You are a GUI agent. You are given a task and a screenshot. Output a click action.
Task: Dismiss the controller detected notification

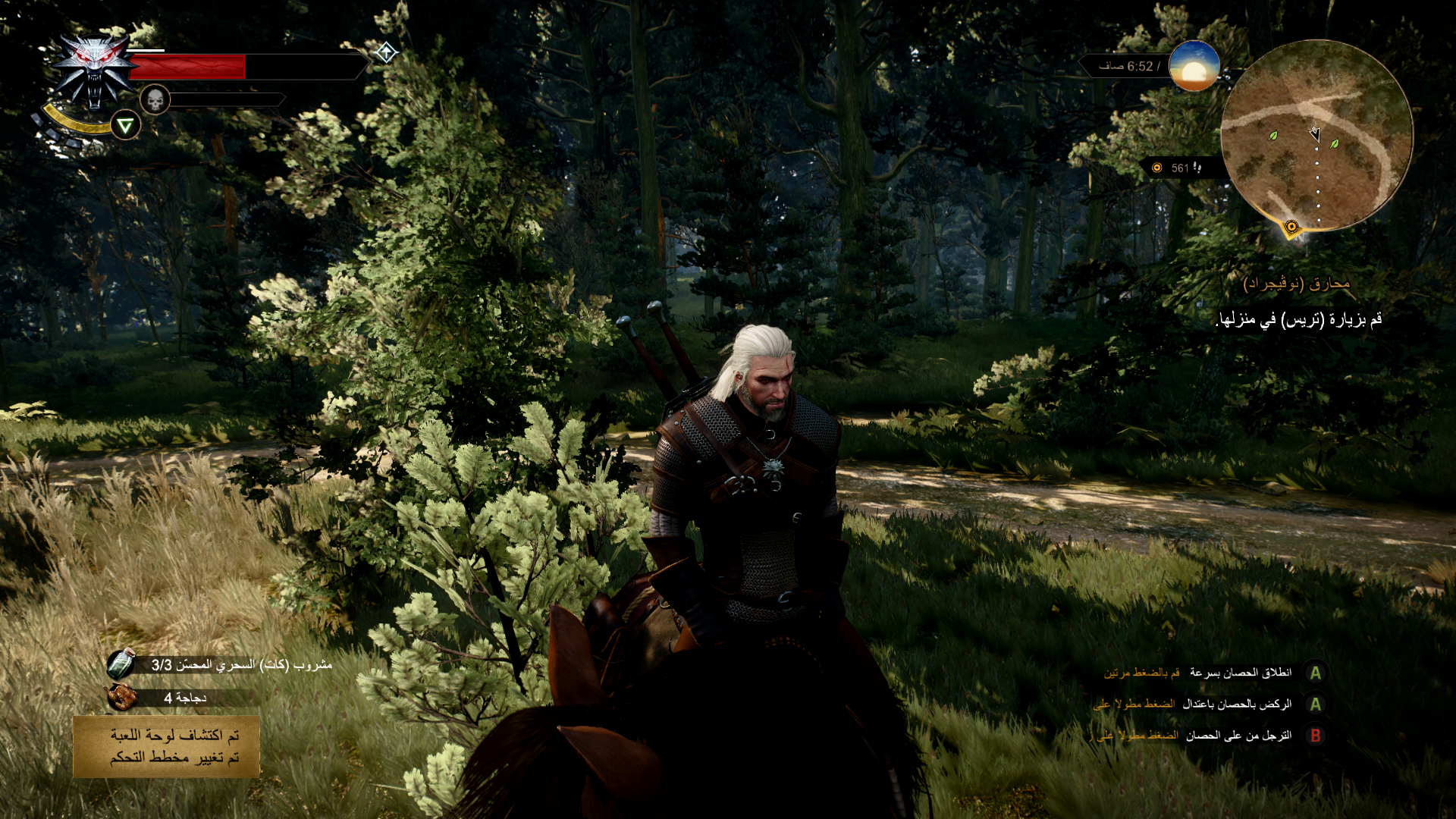click(x=167, y=746)
